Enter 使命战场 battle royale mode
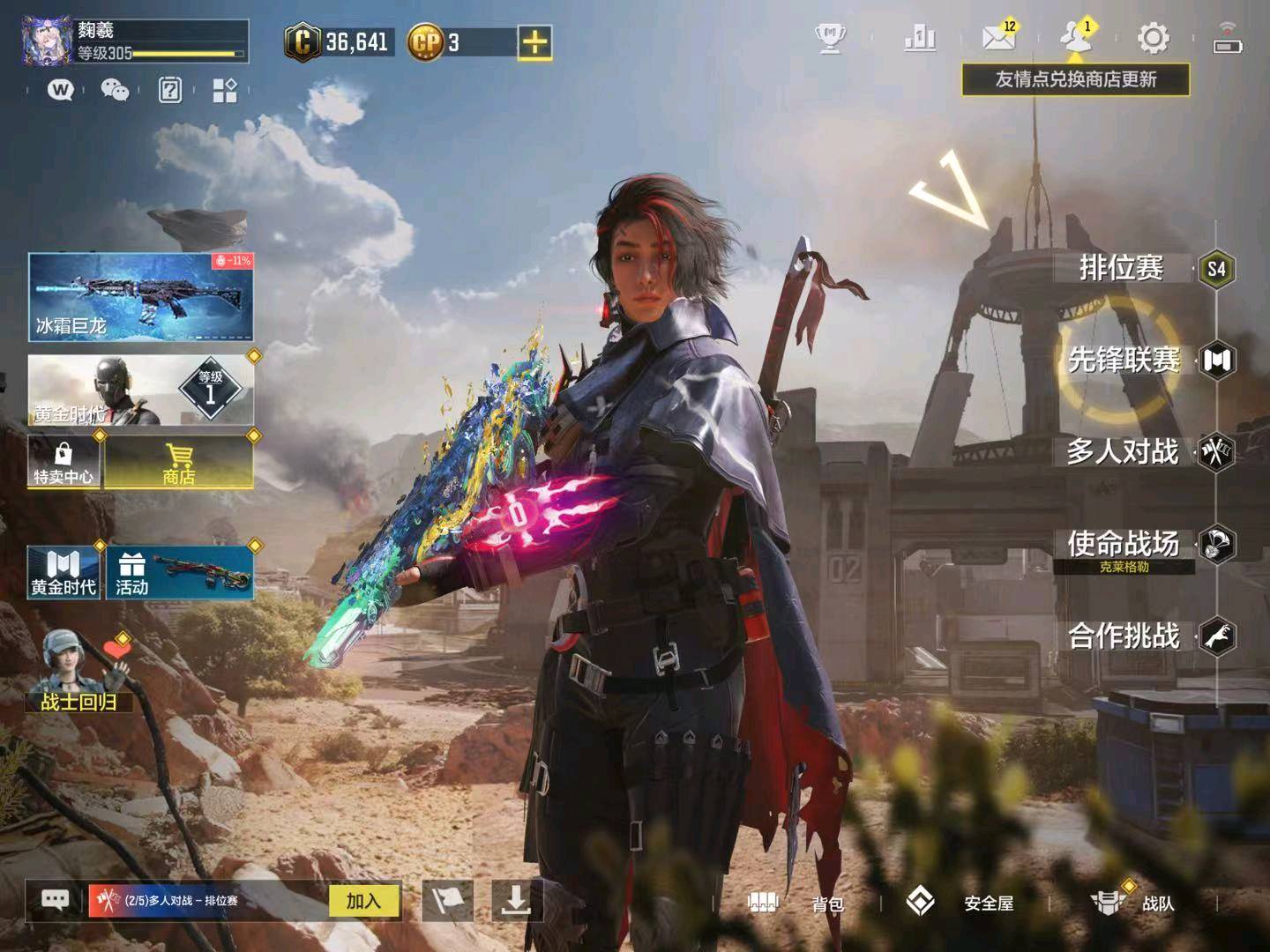The image size is (1270, 952). [1124, 544]
